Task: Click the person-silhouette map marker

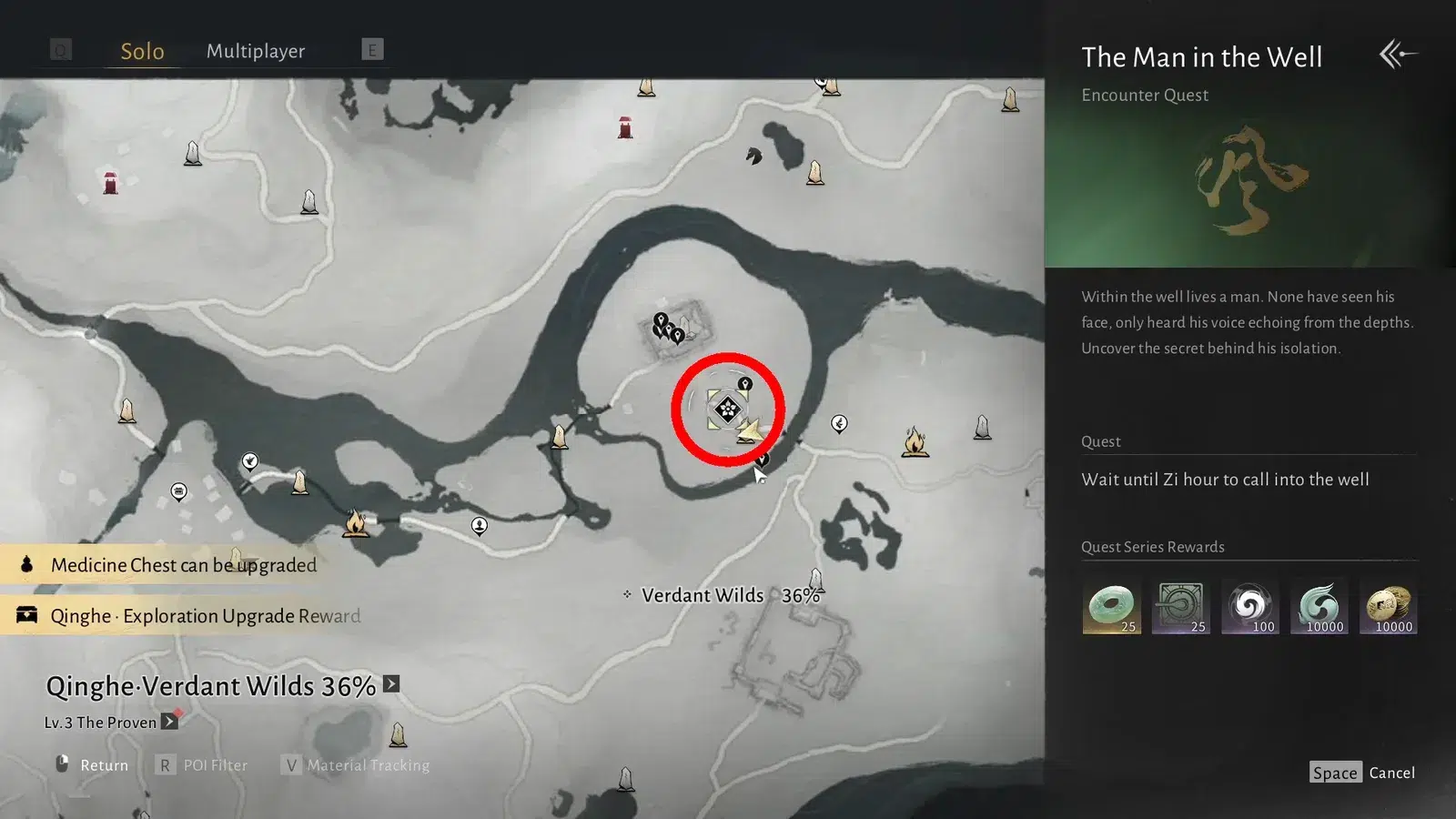Action: tap(479, 525)
